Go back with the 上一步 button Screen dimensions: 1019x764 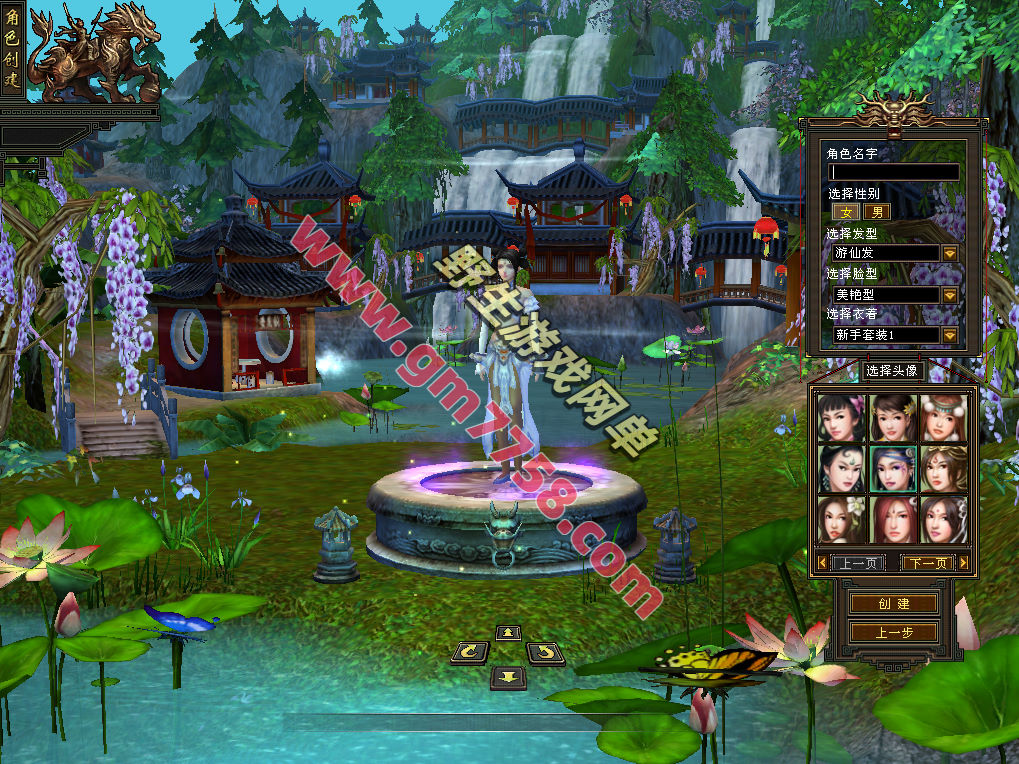tap(893, 632)
